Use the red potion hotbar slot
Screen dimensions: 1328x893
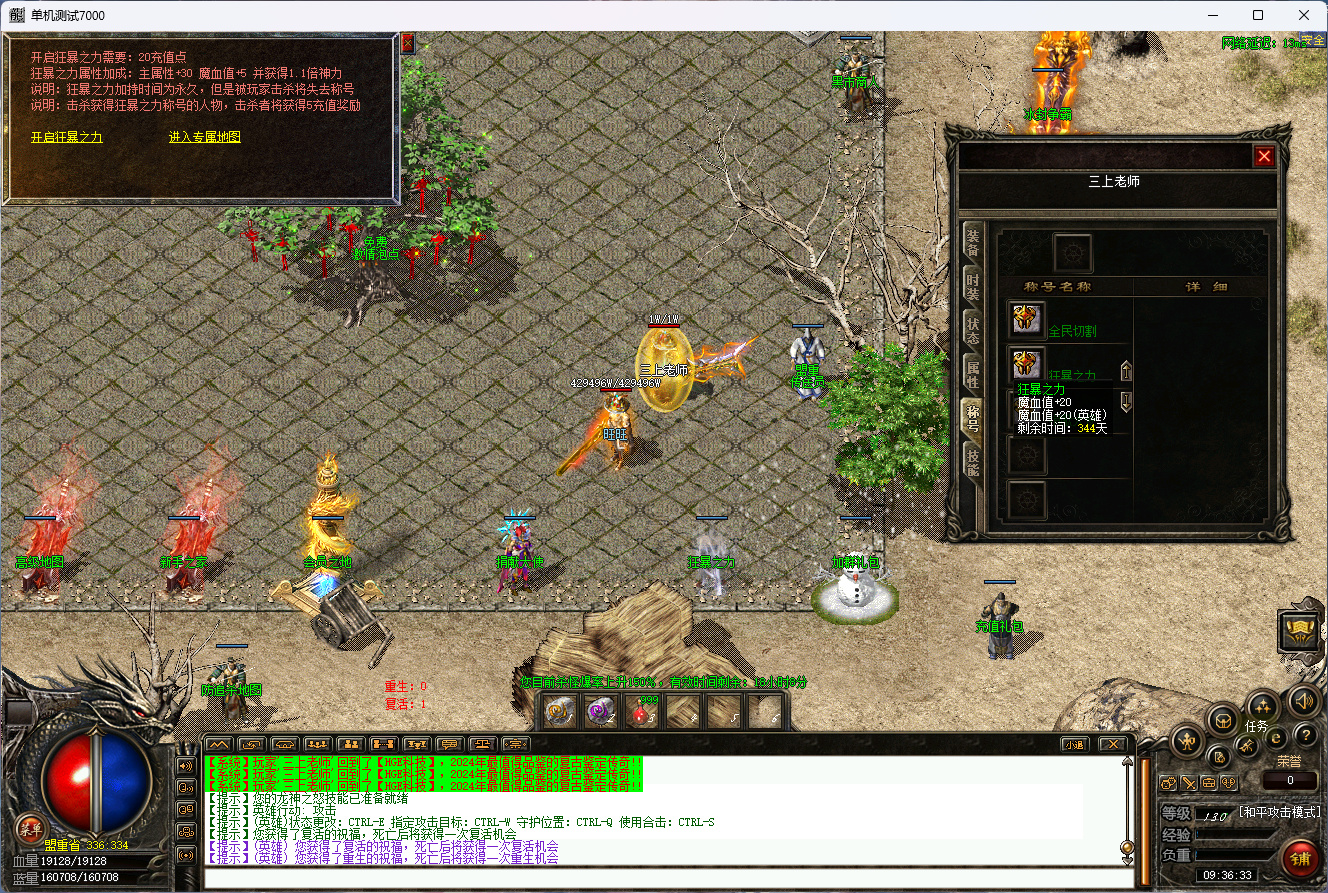pos(641,711)
